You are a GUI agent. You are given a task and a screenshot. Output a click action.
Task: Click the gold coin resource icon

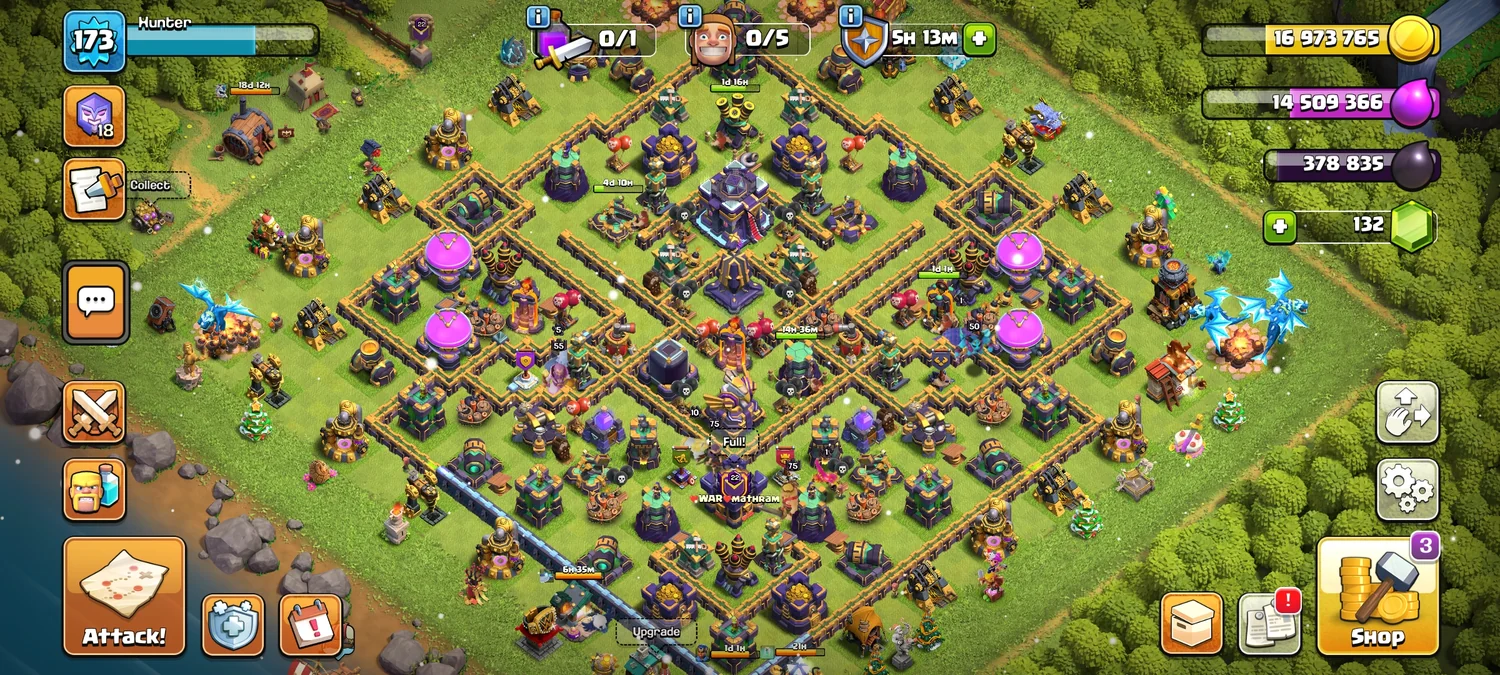click(x=1414, y=40)
